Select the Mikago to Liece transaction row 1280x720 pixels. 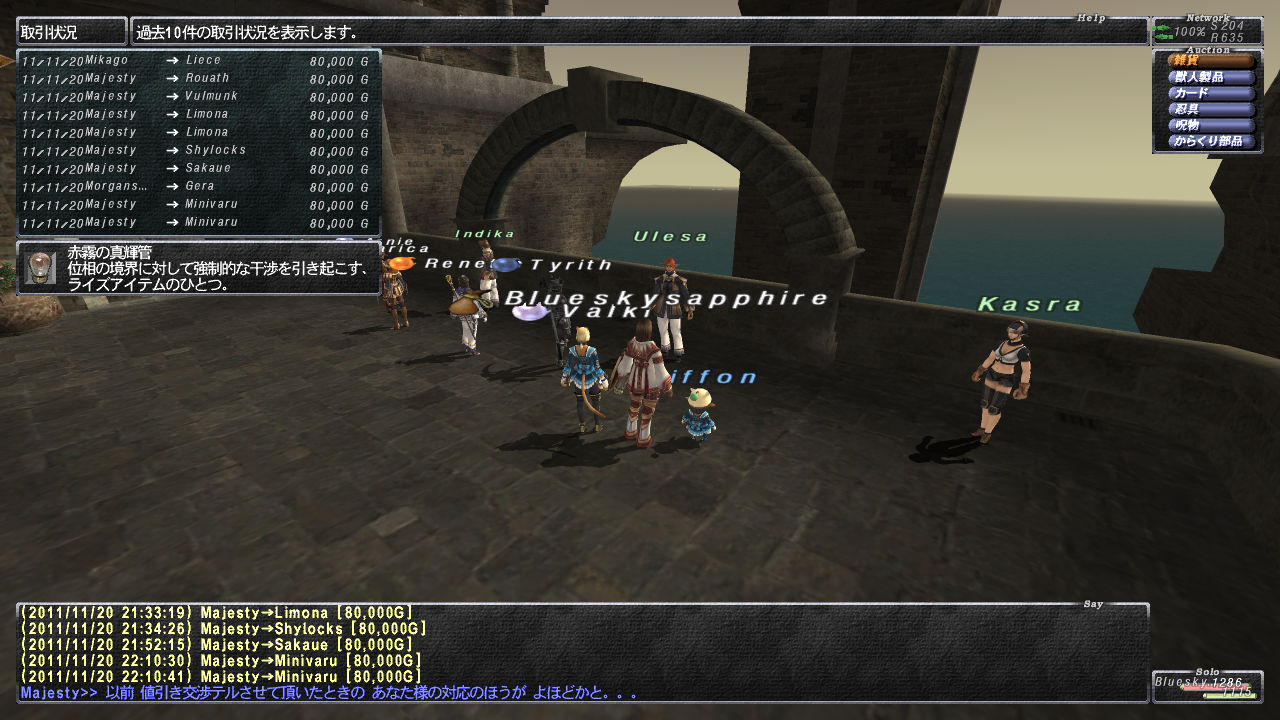tap(198, 61)
